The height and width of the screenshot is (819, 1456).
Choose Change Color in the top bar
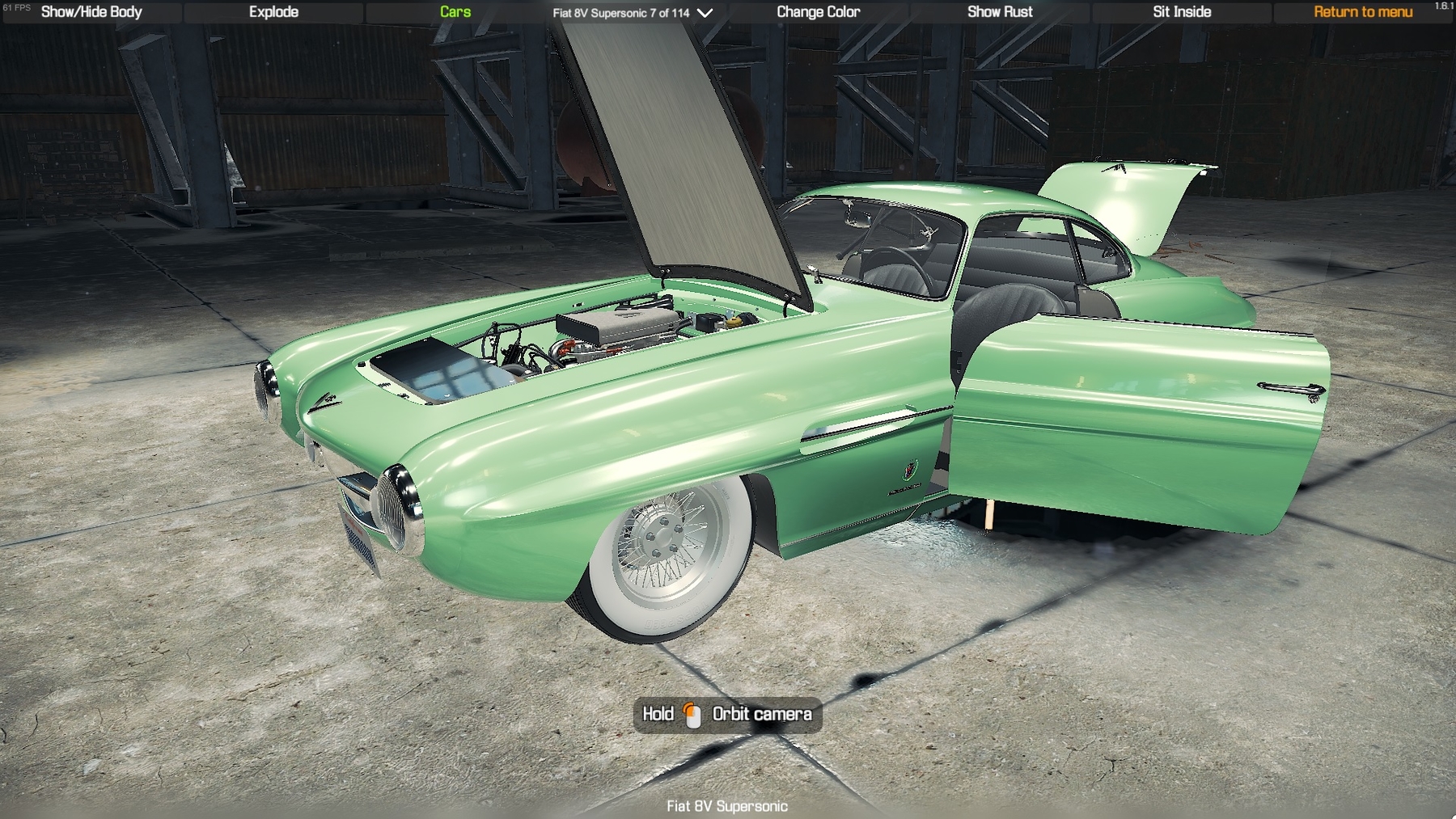pos(818,12)
